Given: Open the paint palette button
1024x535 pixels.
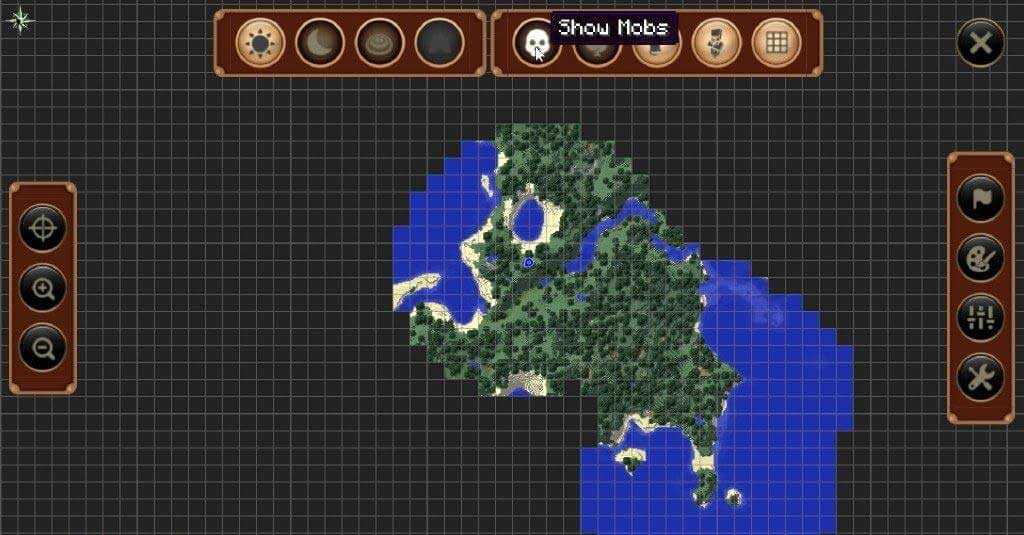Looking at the screenshot, I should [980, 258].
